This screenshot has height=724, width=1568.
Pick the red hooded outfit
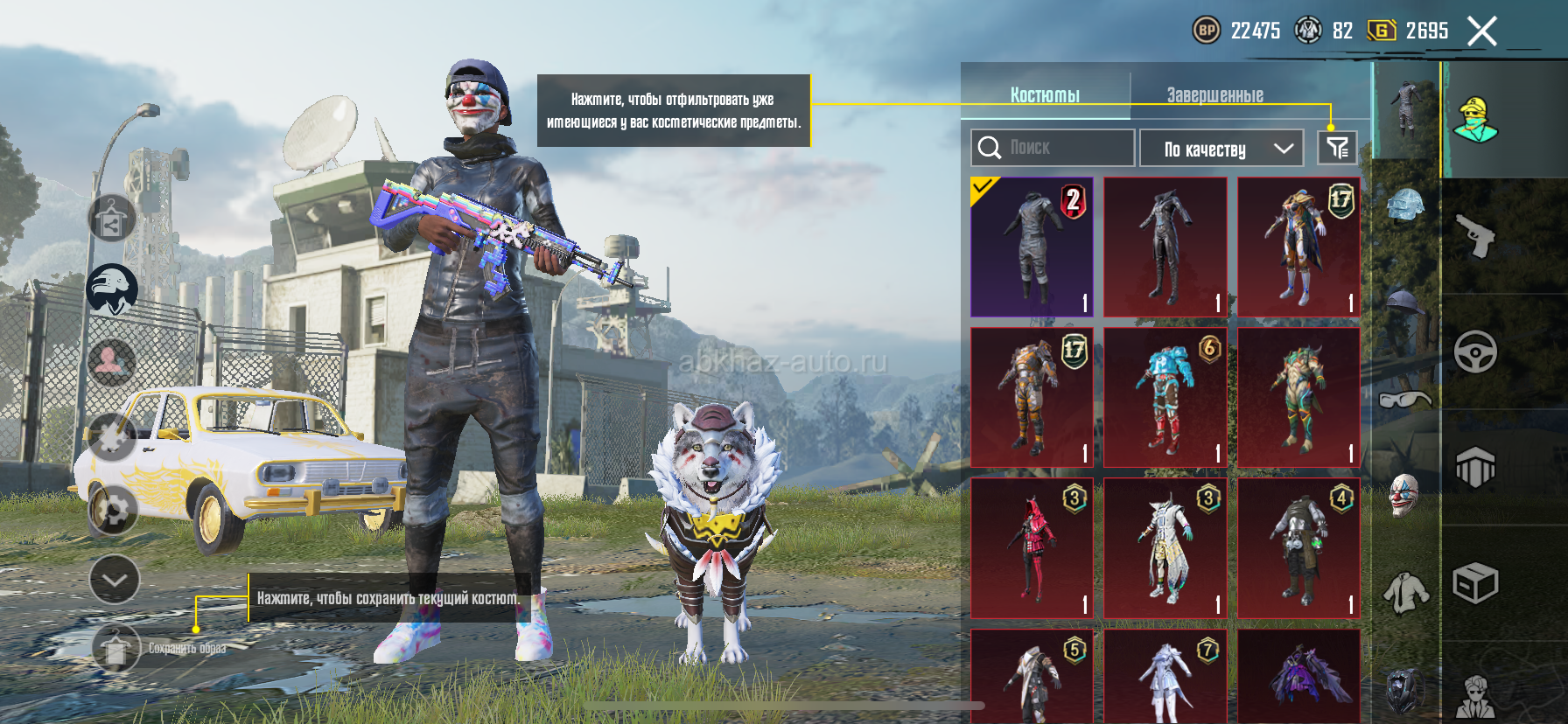tap(1032, 548)
